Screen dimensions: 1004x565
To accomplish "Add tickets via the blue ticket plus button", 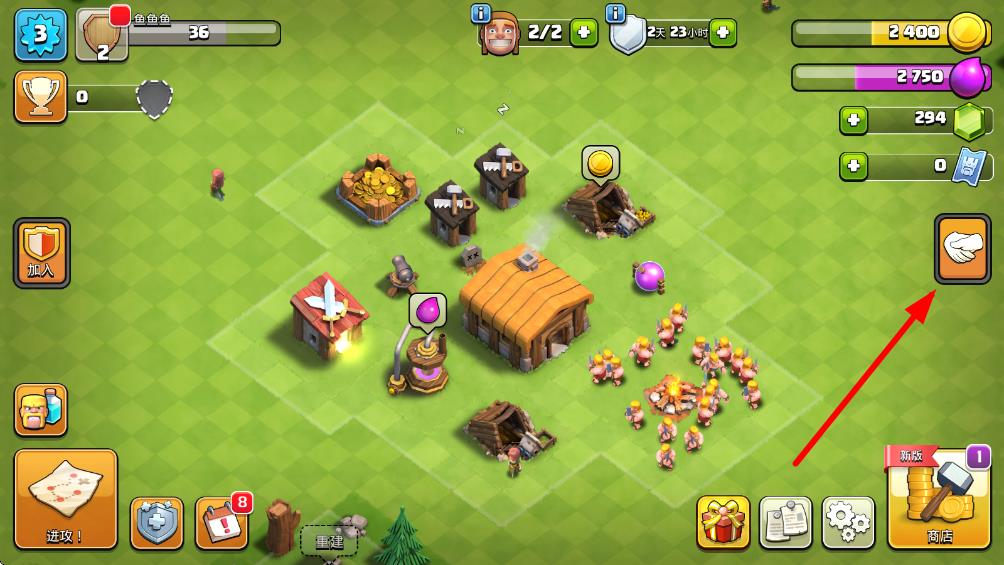I will coord(854,166).
